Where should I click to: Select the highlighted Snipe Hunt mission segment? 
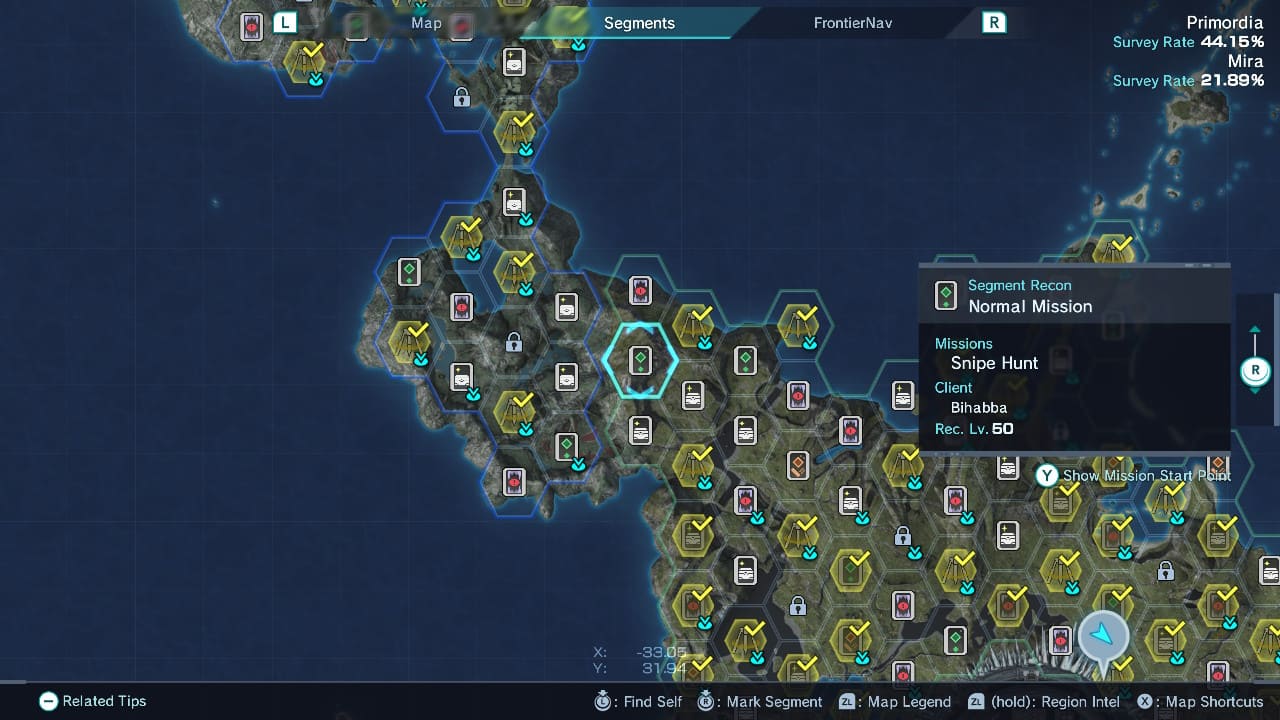(x=641, y=360)
